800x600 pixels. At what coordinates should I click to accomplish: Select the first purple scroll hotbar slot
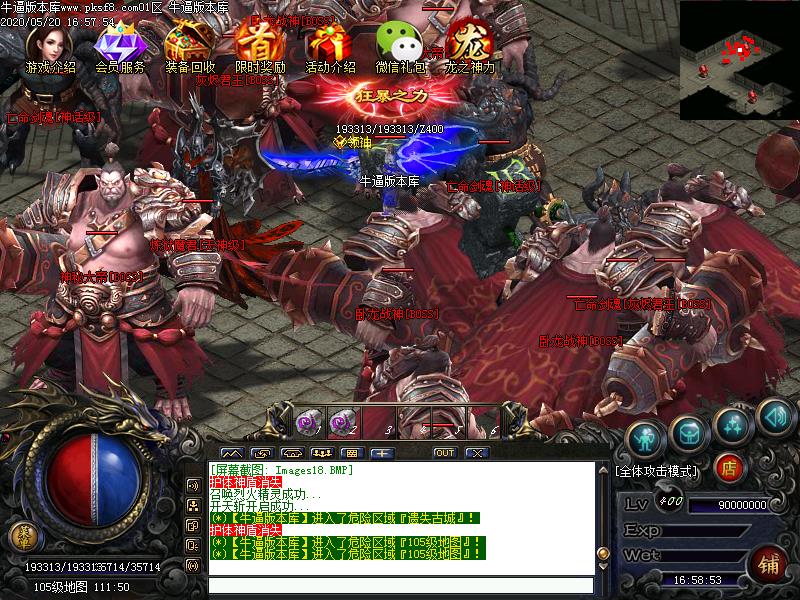click(x=308, y=422)
